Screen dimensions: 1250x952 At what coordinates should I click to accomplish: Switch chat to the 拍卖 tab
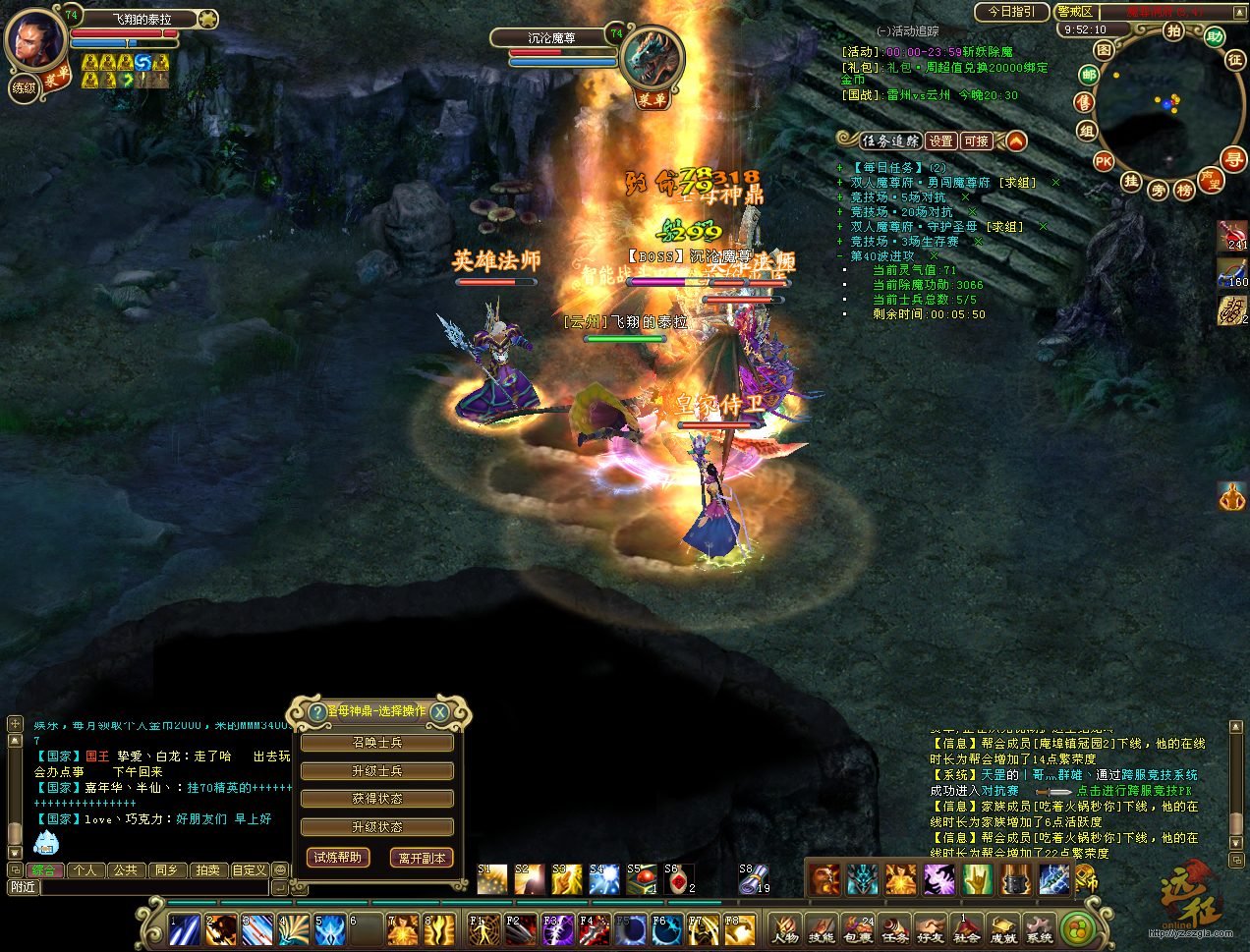coord(207,870)
